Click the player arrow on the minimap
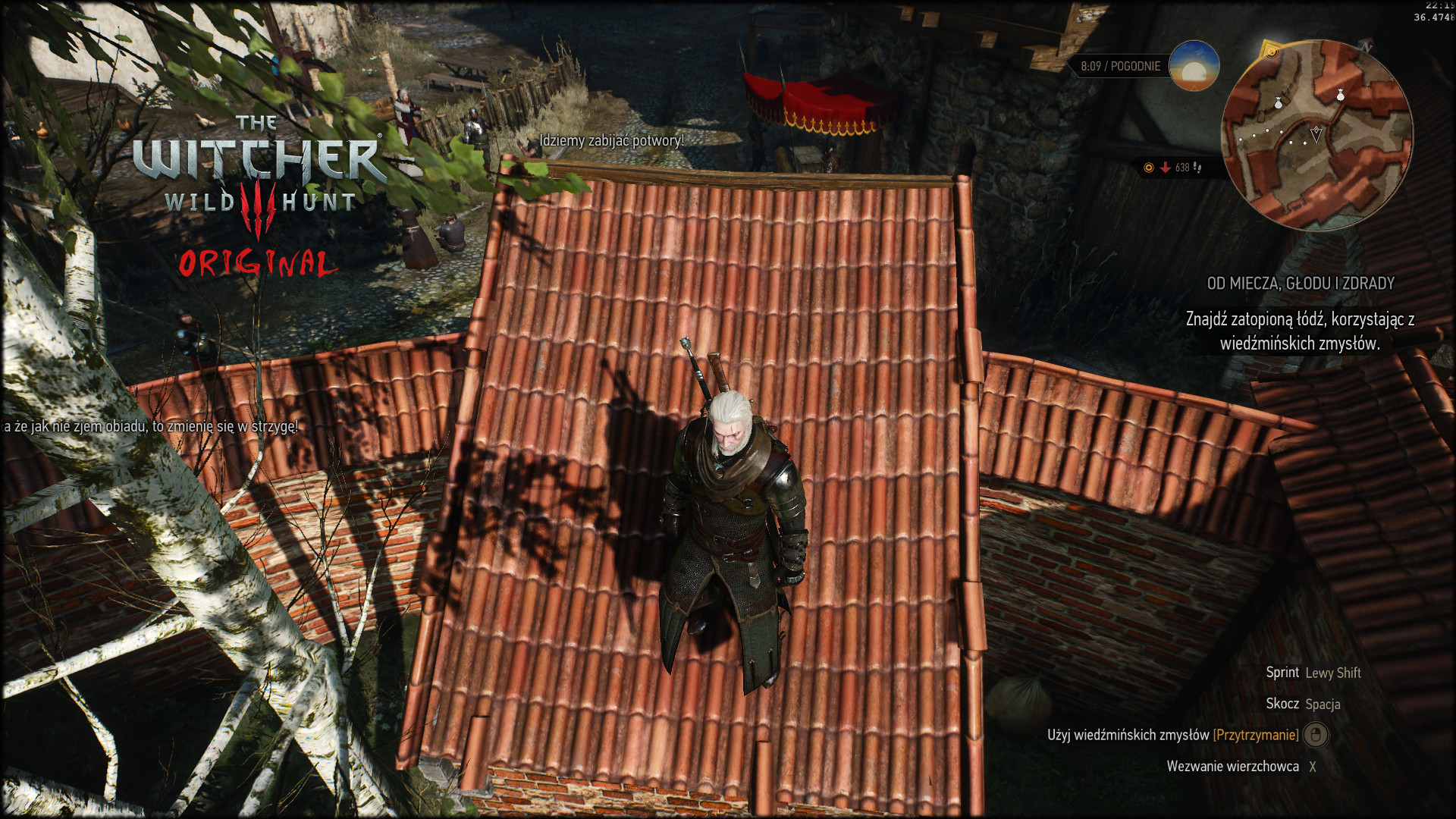The height and width of the screenshot is (819, 1456). [x=1316, y=135]
